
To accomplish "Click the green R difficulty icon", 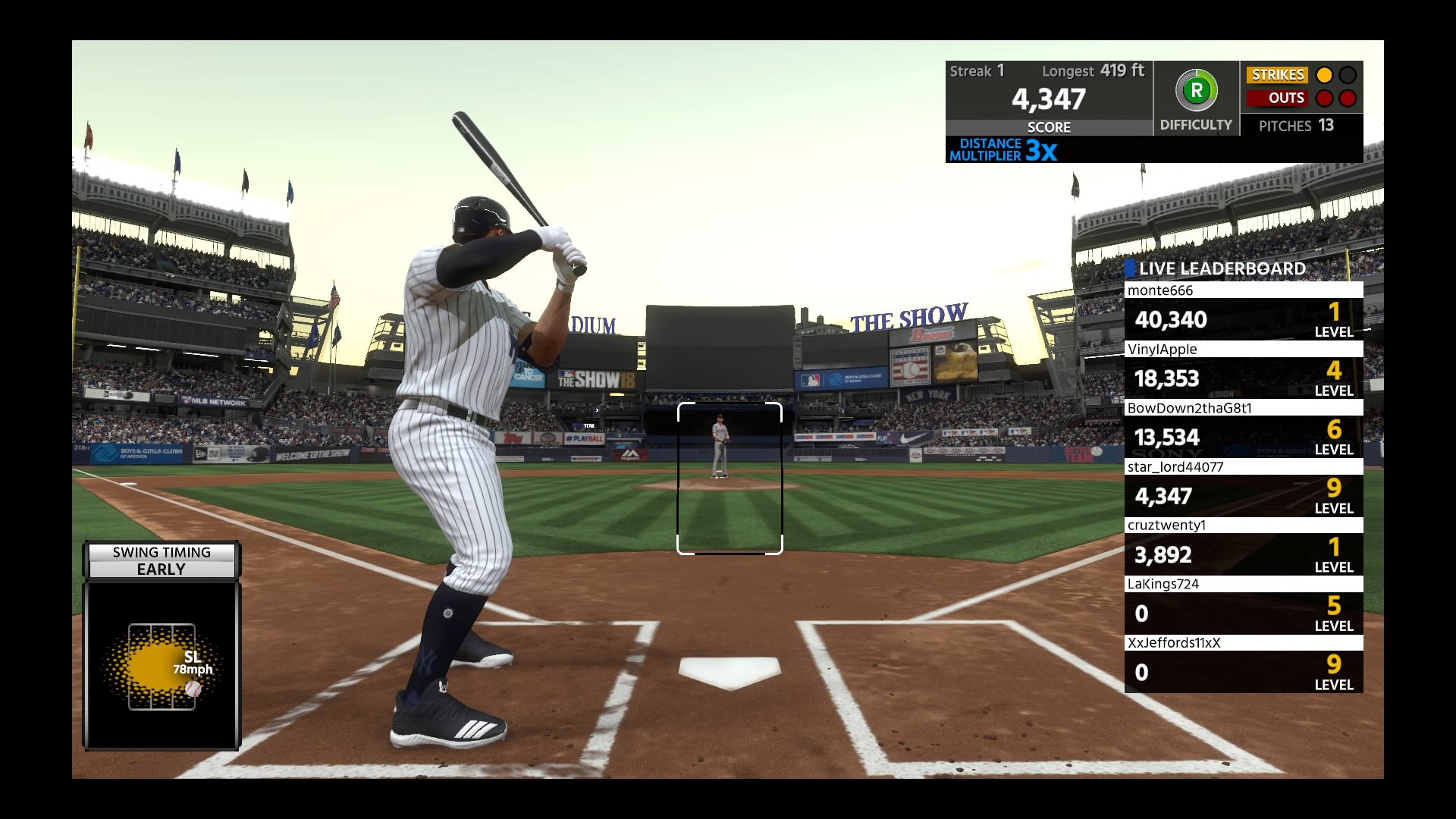I will point(1196,91).
